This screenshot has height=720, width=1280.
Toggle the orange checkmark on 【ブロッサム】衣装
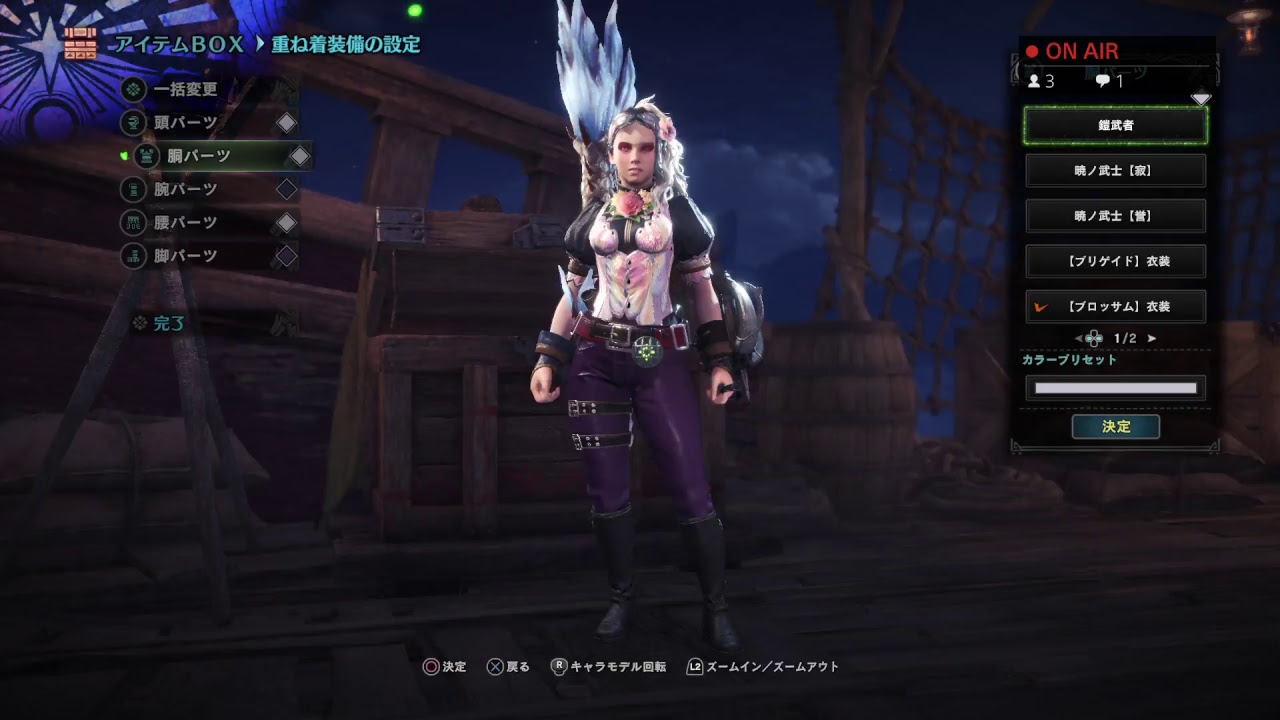pyautogui.click(x=1039, y=306)
